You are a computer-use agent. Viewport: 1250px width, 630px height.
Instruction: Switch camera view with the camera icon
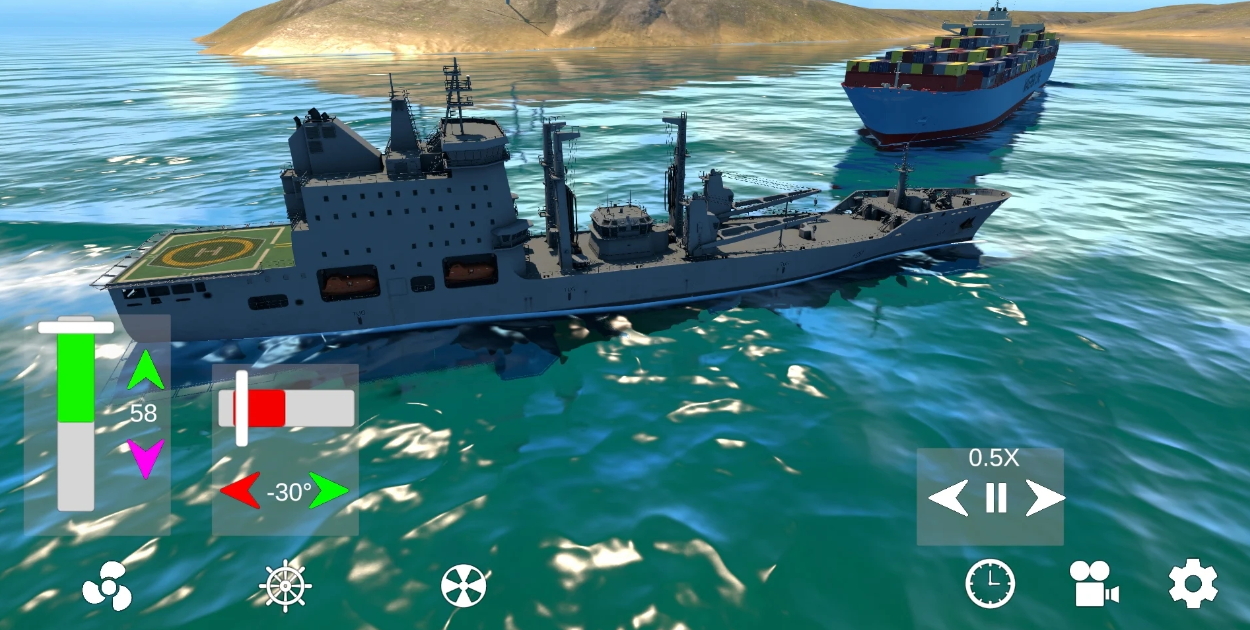coord(1093,584)
